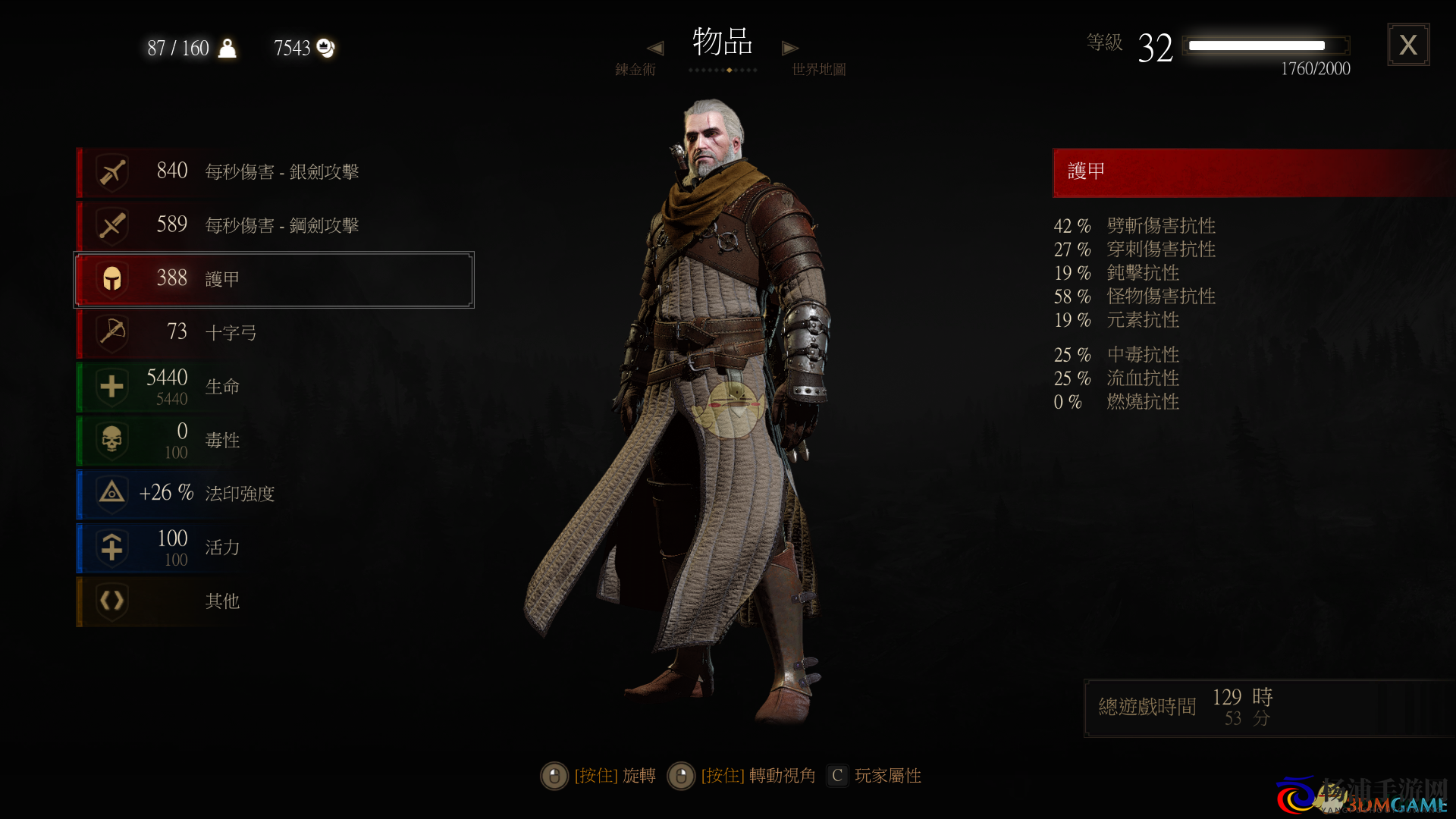Open player attributes with the C key button
The image size is (1456, 819).
(836, 776)
